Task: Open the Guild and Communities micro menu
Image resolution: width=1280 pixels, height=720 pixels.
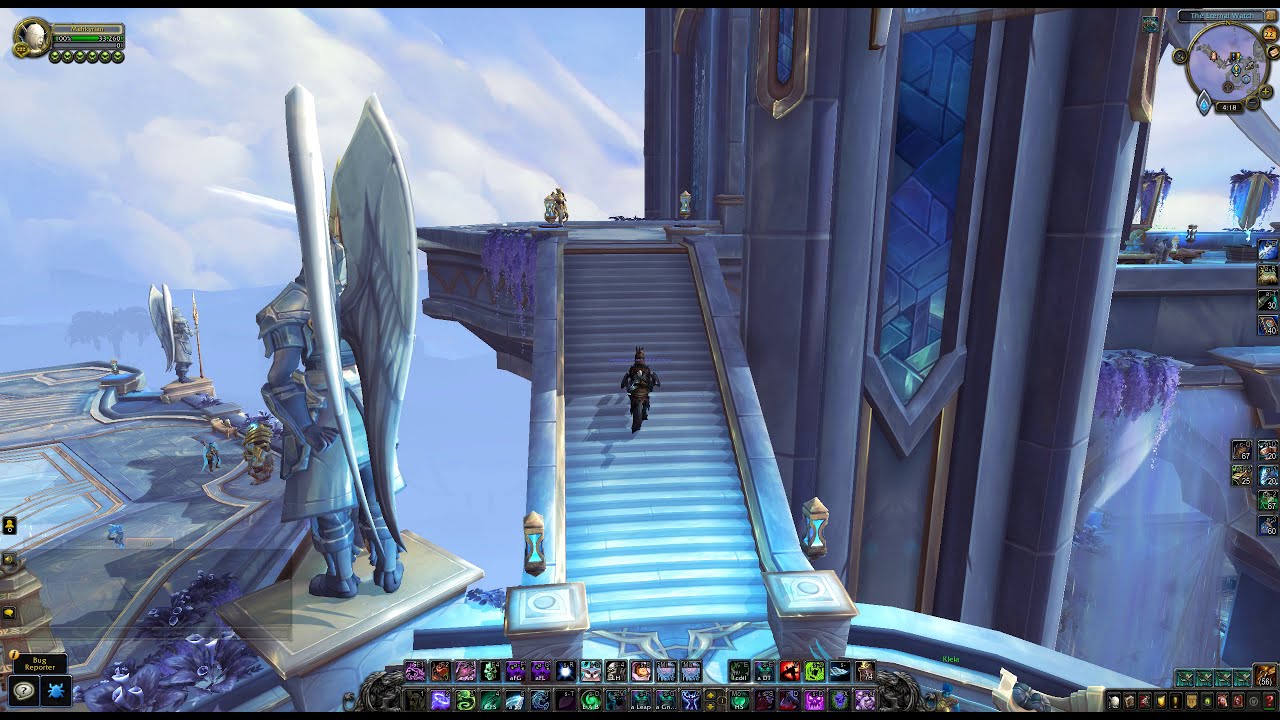Action: coord(1191,700)
